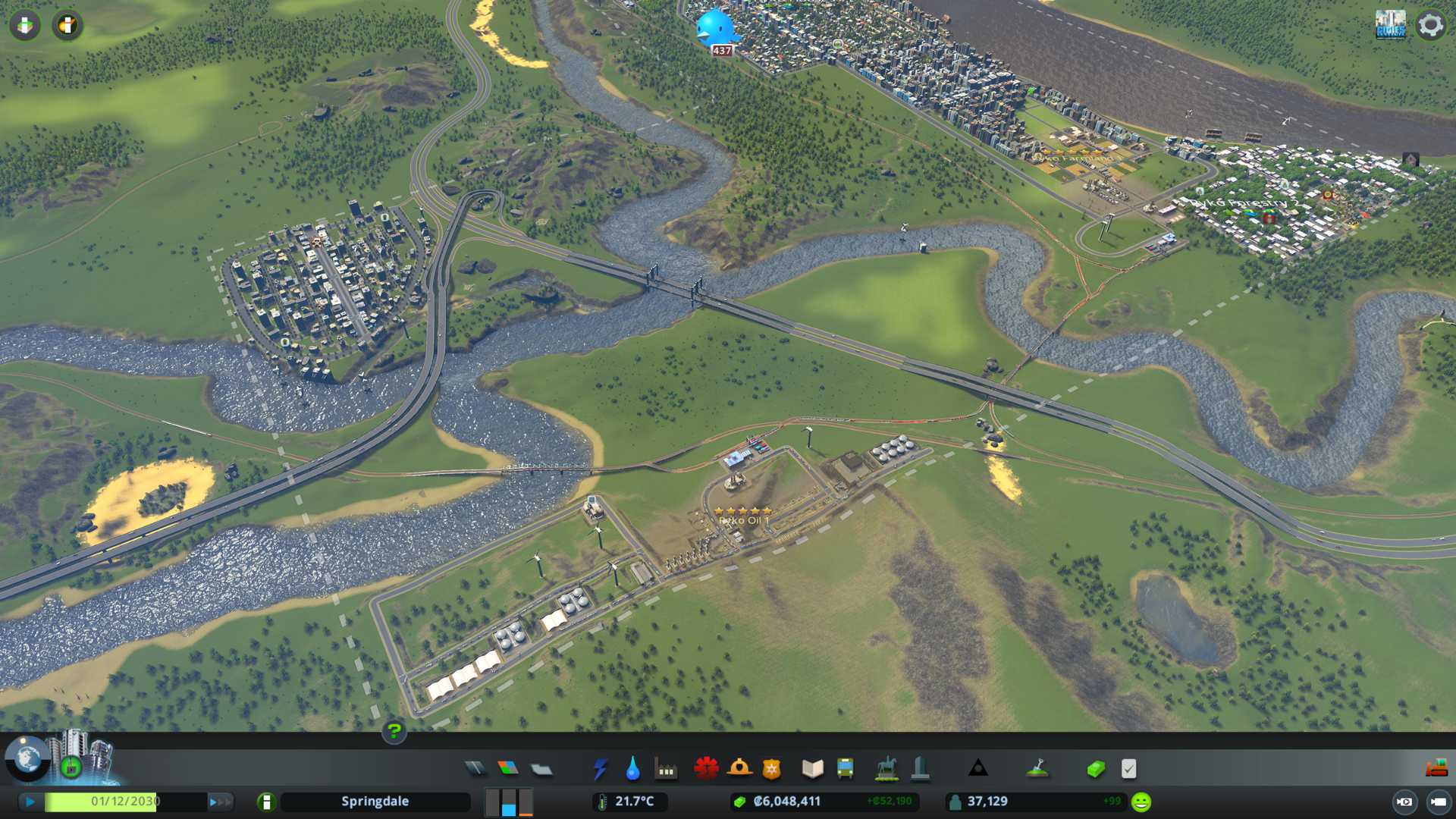The width and height of the screenshot is (1456, 819).
Task: Open the Zoning tool
Action: [x=508, y=769]
